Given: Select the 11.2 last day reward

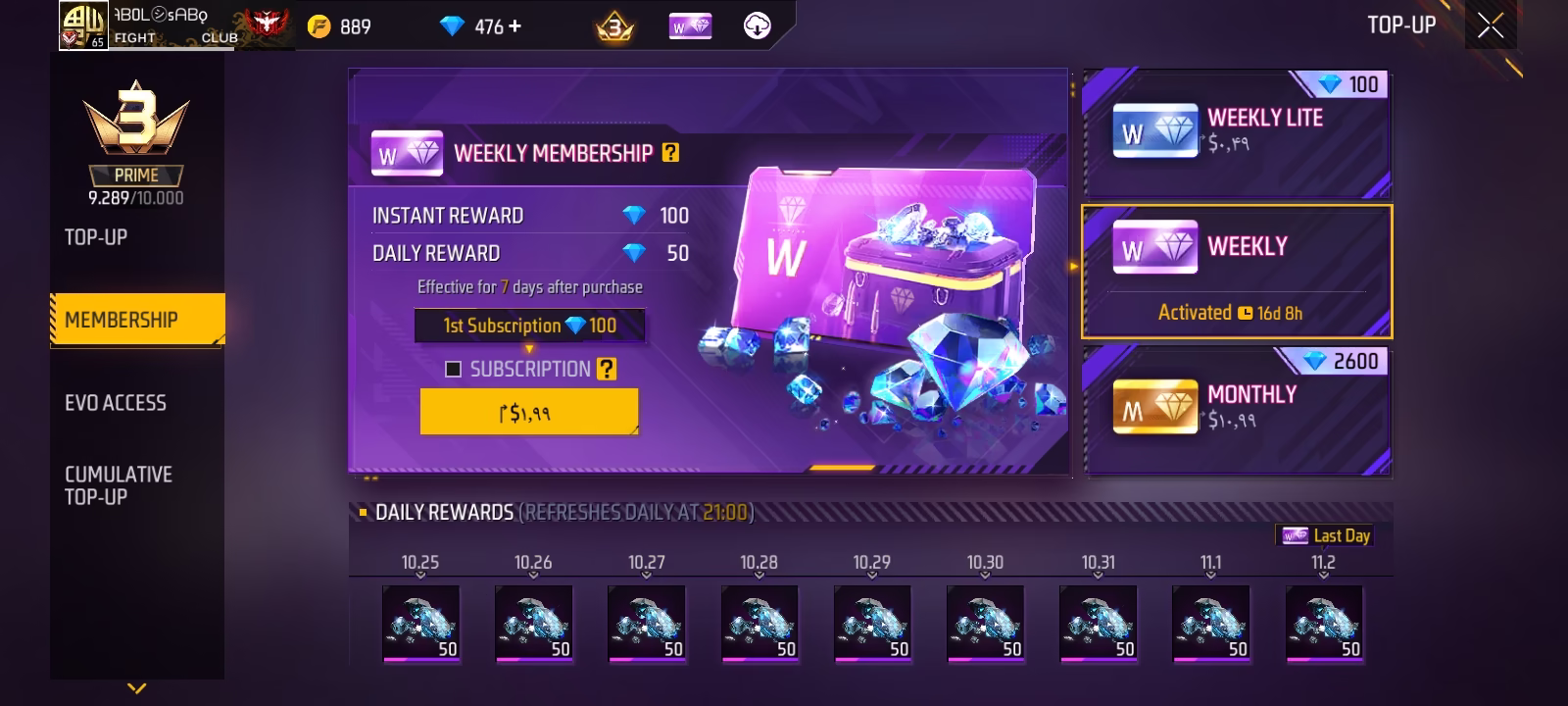Looking at the screenshot, I should (x=1323, y=624).
